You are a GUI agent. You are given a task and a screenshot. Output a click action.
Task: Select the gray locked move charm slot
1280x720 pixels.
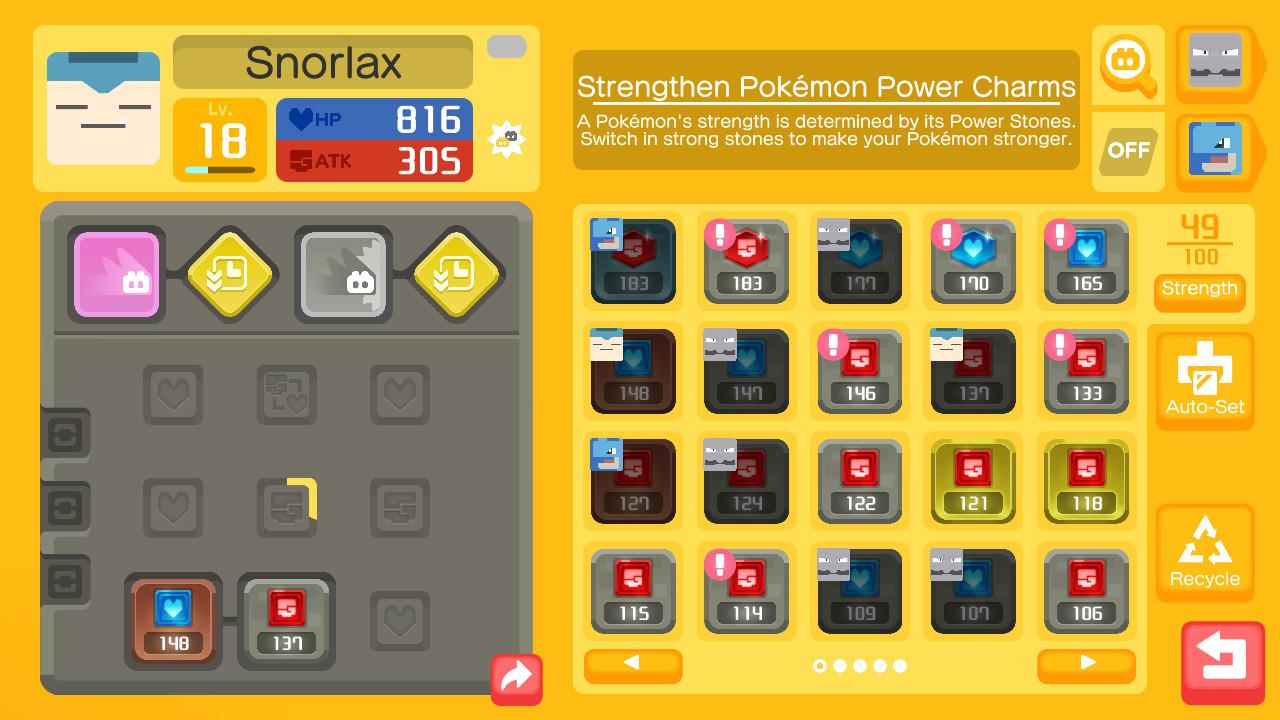point(343,274)
